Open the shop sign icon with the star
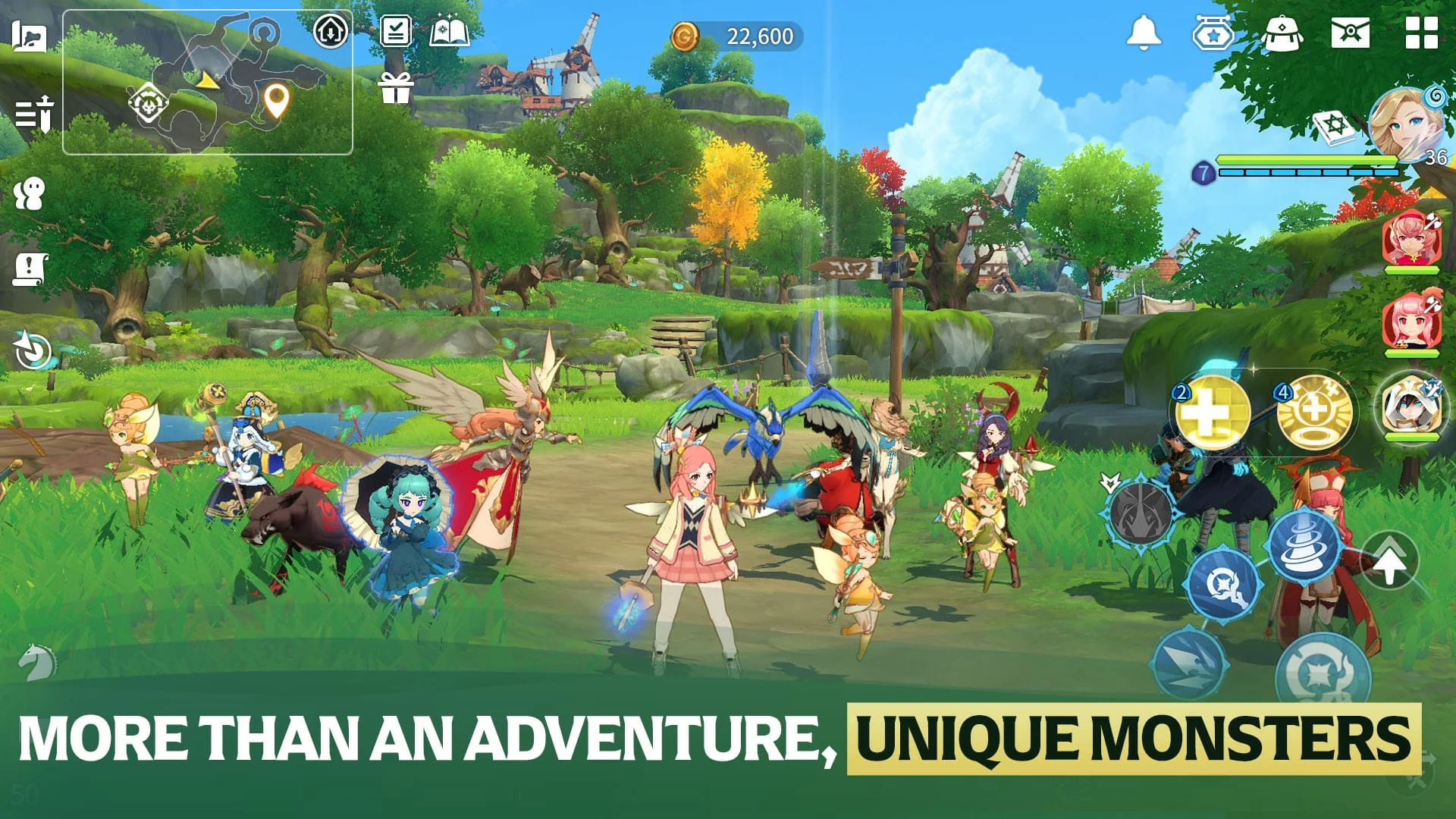 pyautogui.click(x=1214, y=32)
